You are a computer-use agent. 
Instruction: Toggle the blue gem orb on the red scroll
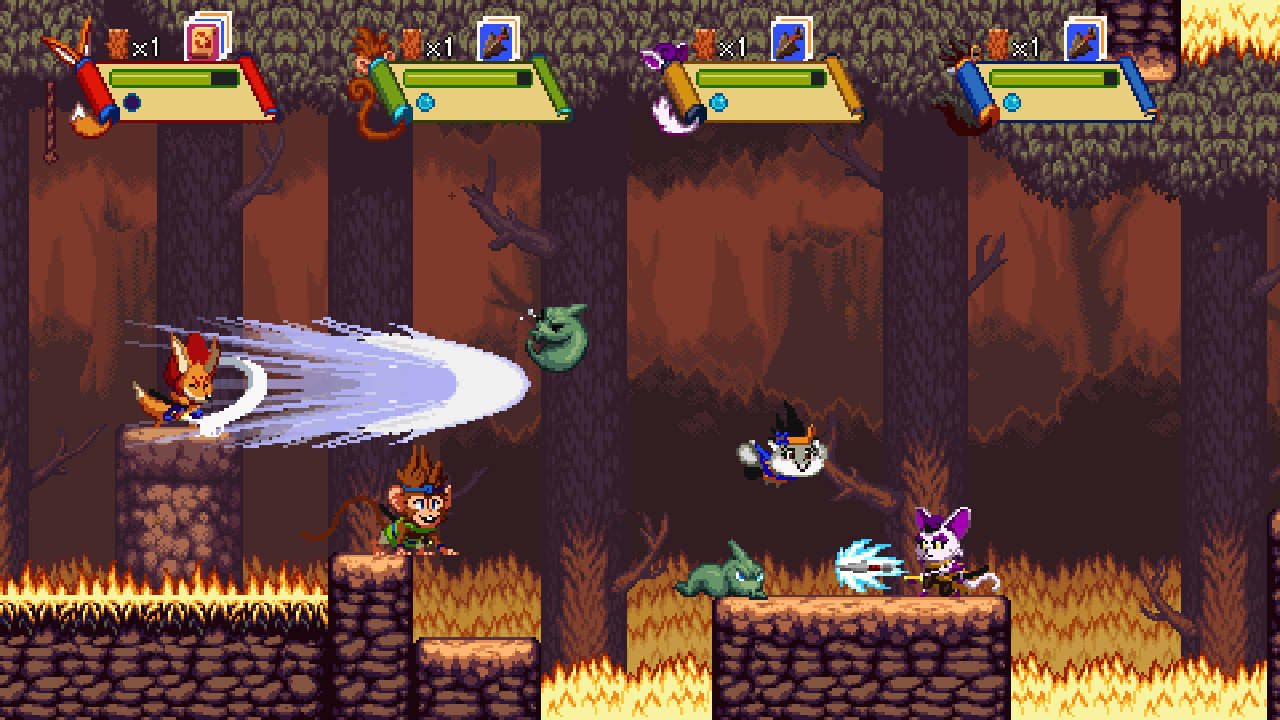coord(133,100)
